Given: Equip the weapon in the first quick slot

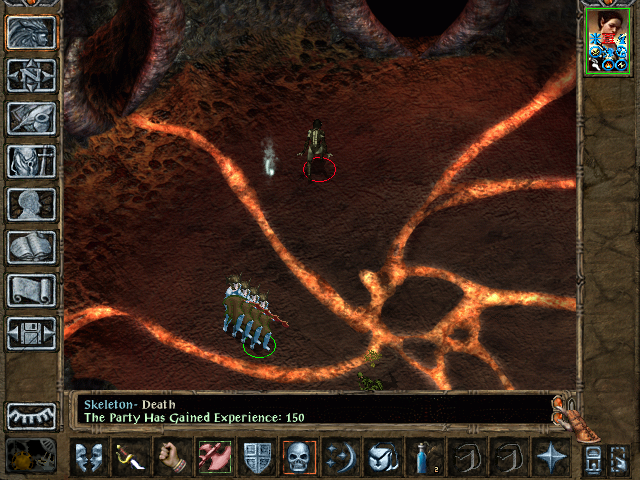Looking at the screenshot, I should coord(132,457).
